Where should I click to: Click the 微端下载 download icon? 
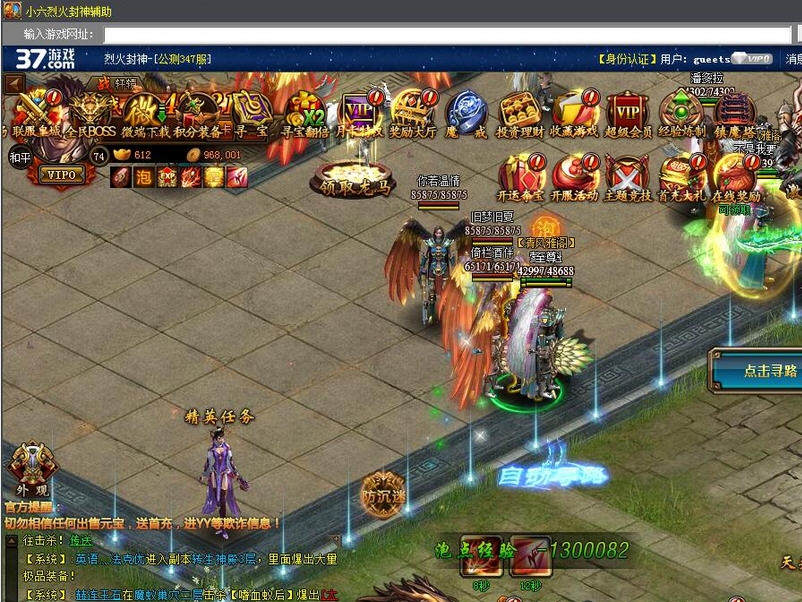pyautogui.click(x=145, y=110)
